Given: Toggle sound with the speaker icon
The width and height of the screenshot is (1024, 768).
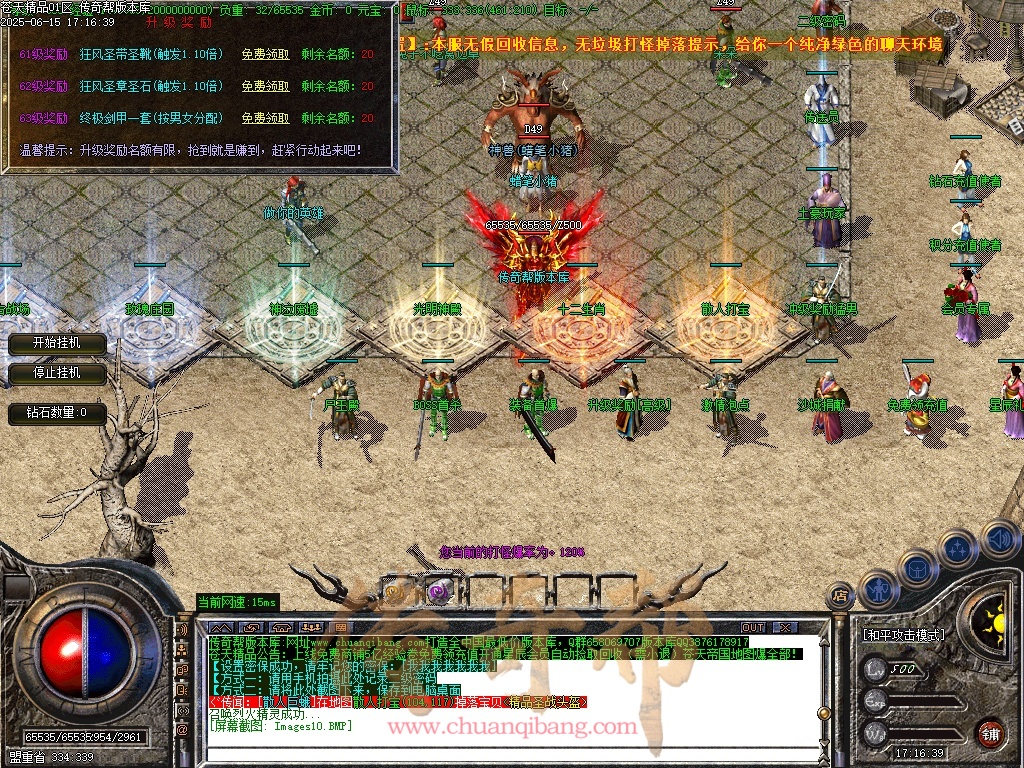Looking at the screenshot, I should [997, 539].
